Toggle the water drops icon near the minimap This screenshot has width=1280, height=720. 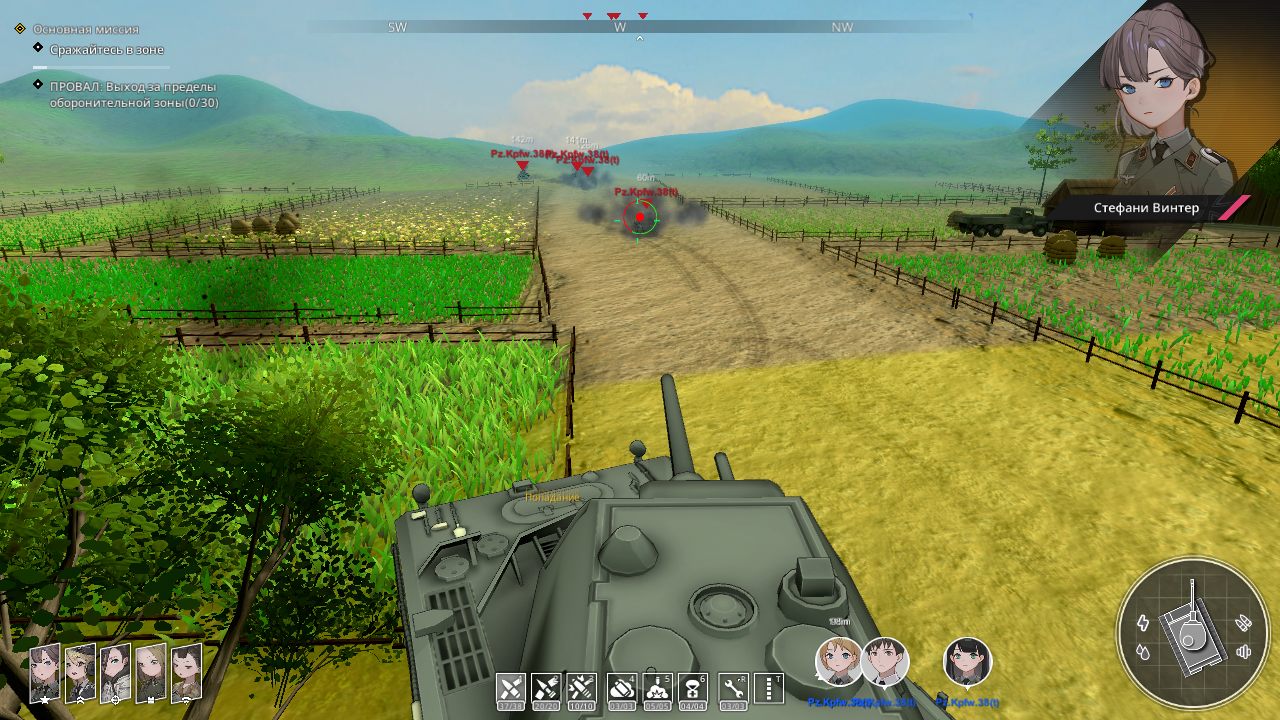1141,650
